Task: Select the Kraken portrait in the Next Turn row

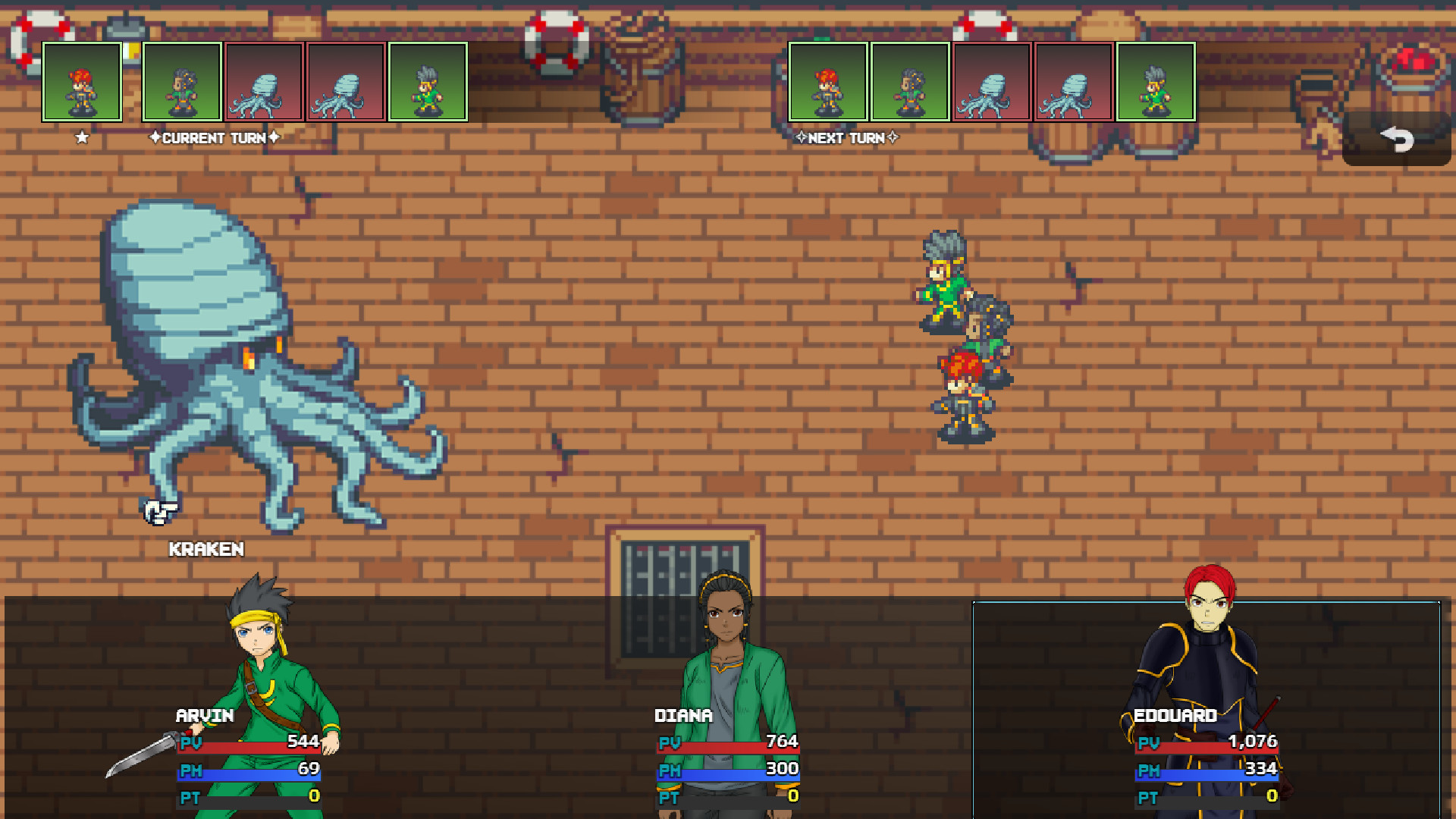Action: 992,83
